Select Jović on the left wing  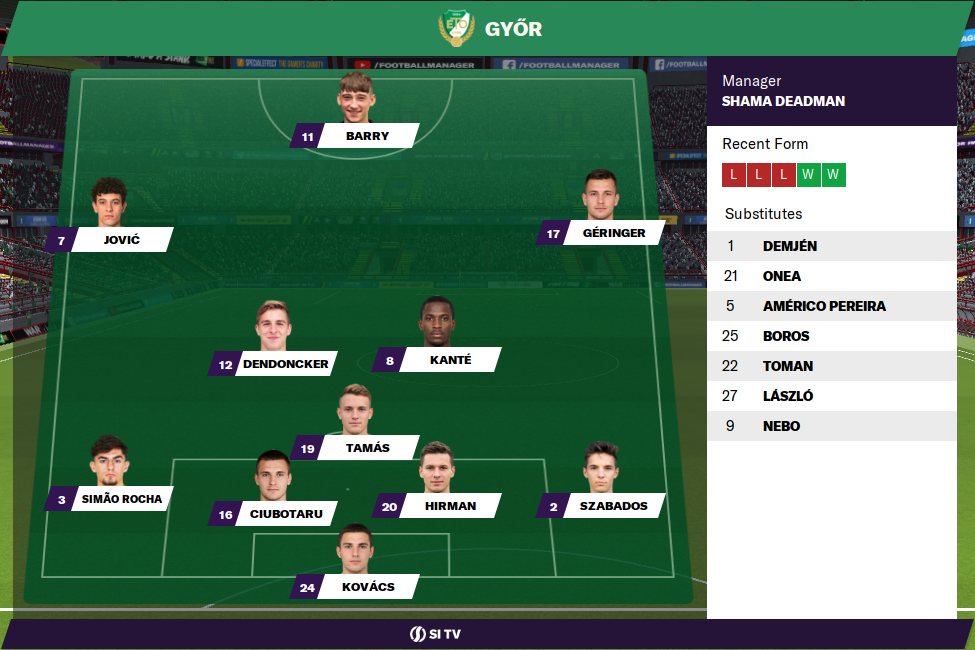(x=121, y=240)
